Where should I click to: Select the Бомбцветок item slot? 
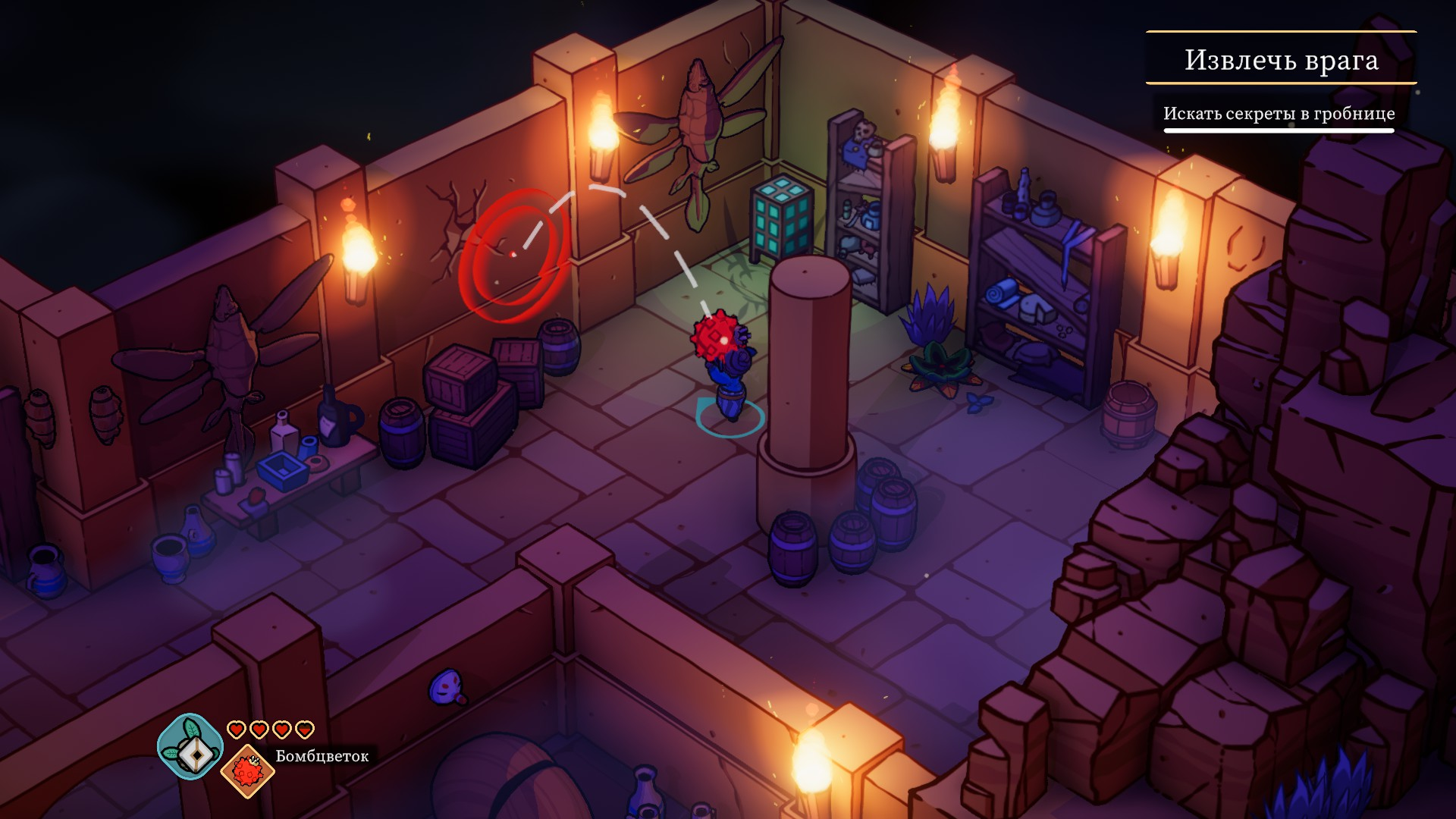247,771
